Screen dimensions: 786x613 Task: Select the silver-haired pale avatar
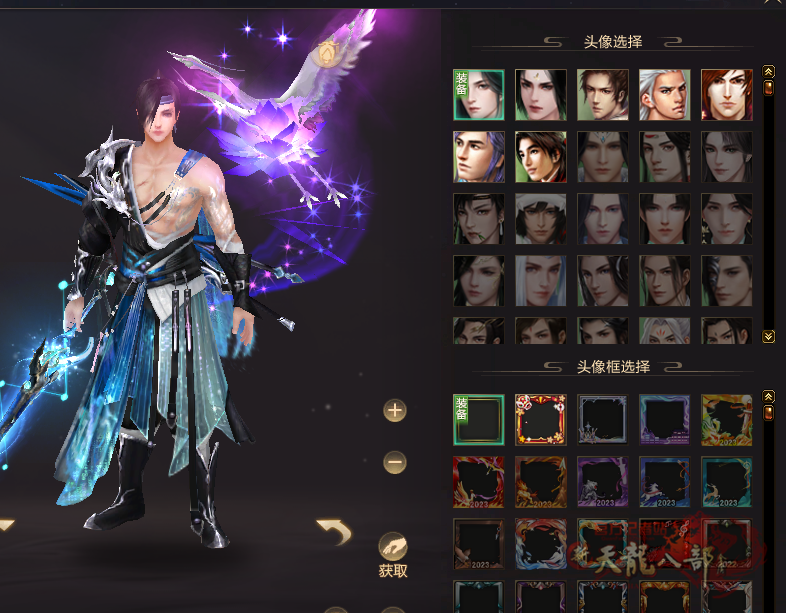click(x=541, y=281)
